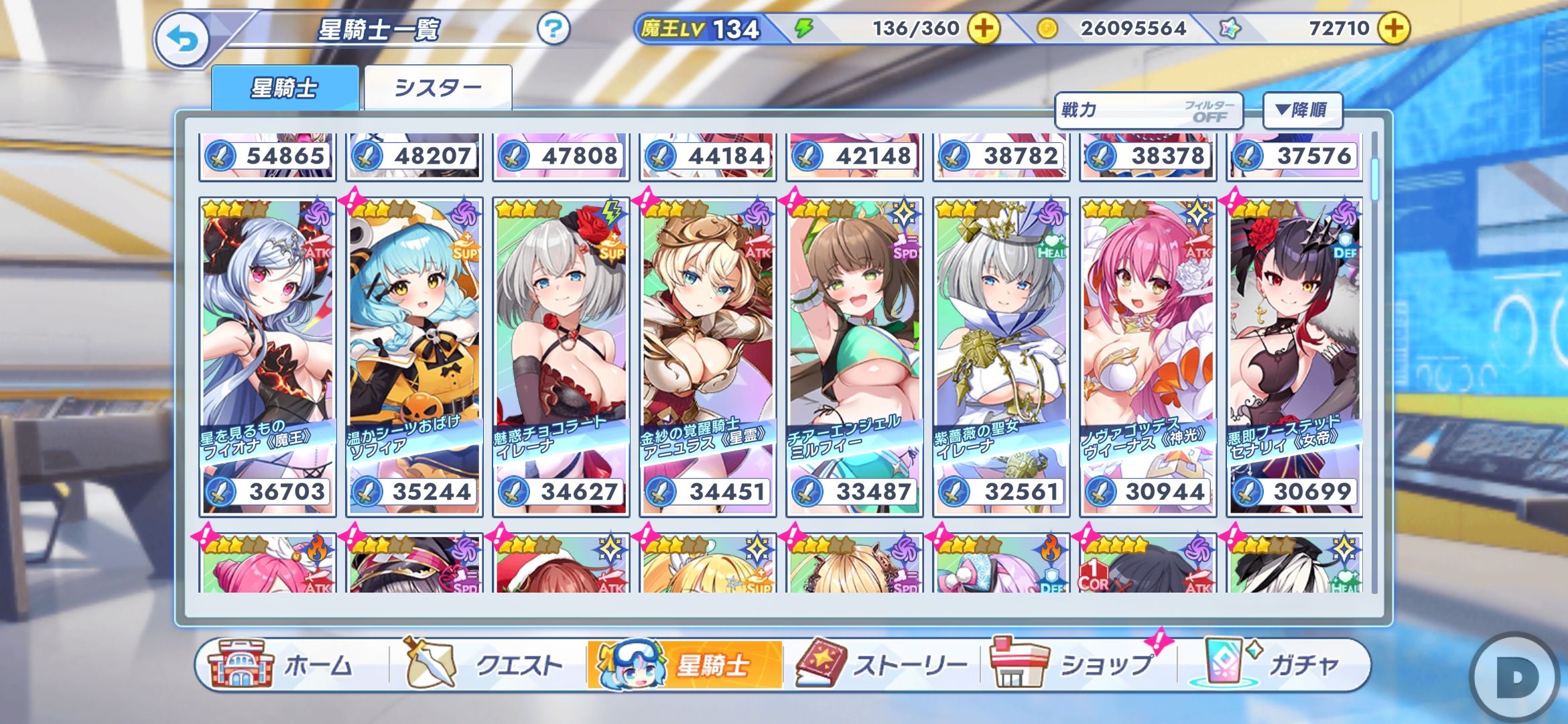Add stamina with the plus button

pos(983,29)
